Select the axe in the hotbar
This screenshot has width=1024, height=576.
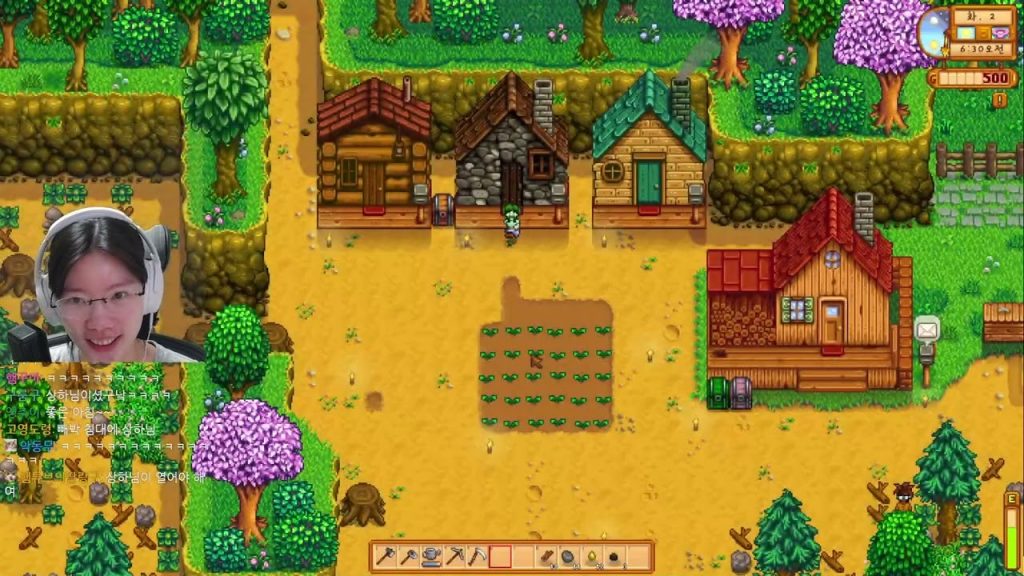[386, 556]
